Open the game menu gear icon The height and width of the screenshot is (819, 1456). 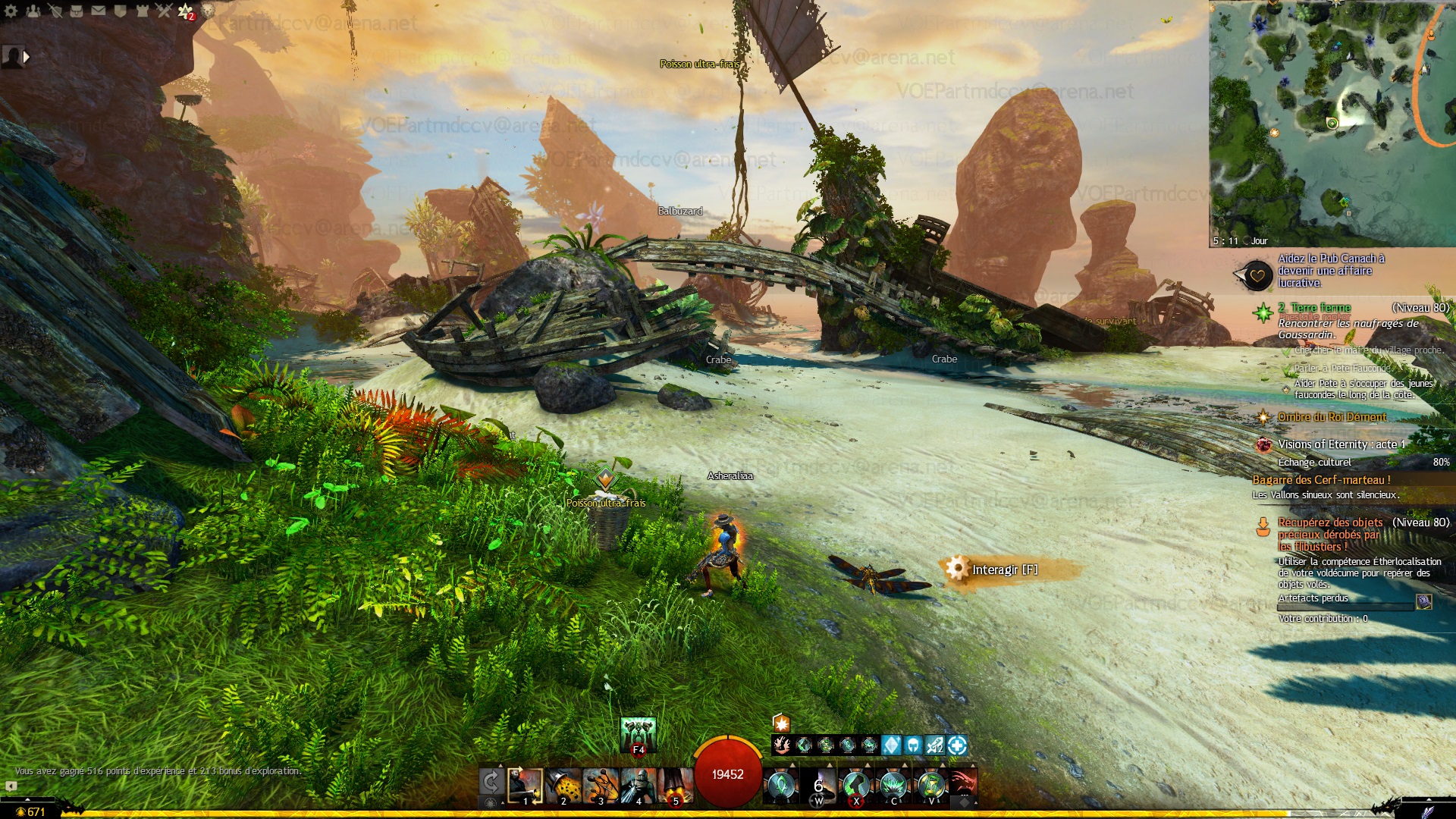tap(11, 11)
